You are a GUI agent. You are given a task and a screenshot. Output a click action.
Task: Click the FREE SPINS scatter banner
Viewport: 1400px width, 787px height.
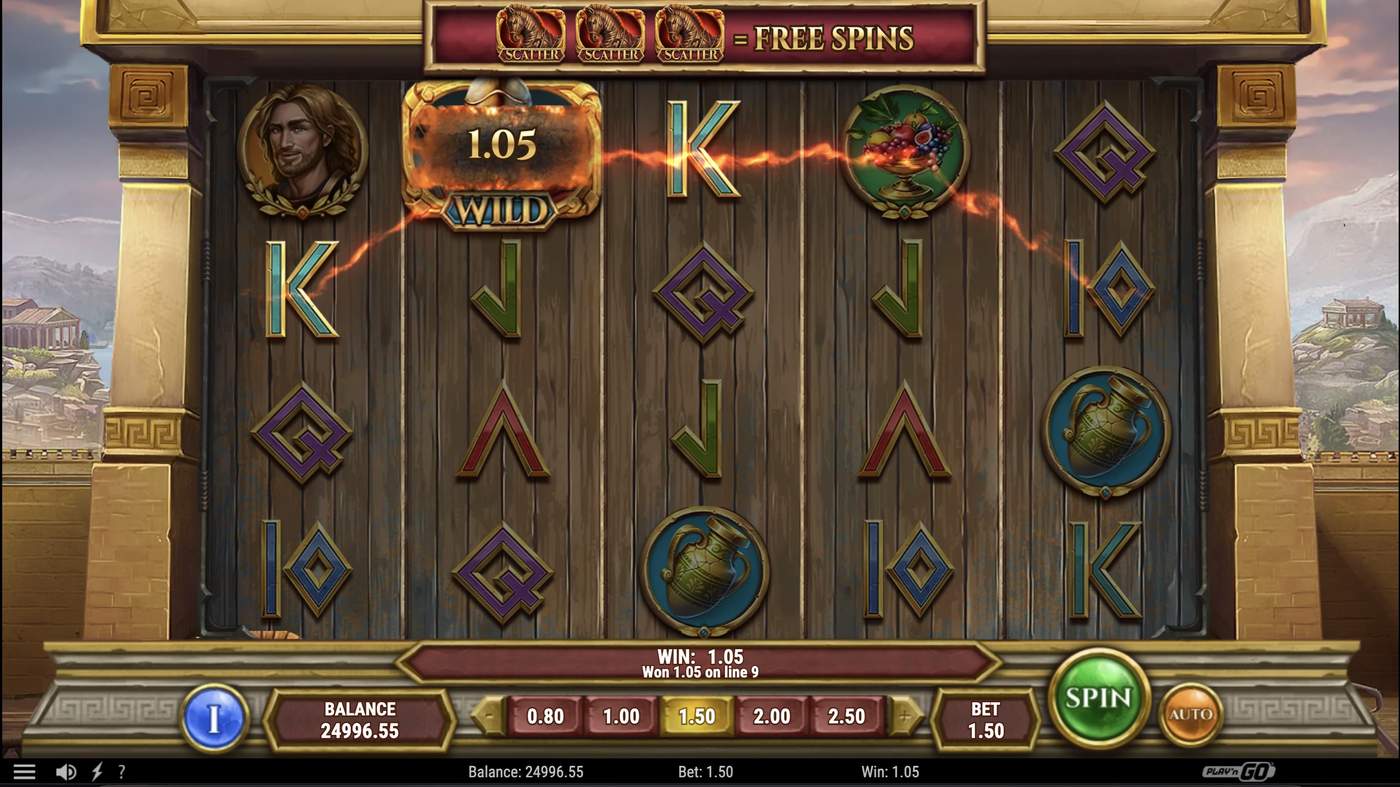pos(700,36)
